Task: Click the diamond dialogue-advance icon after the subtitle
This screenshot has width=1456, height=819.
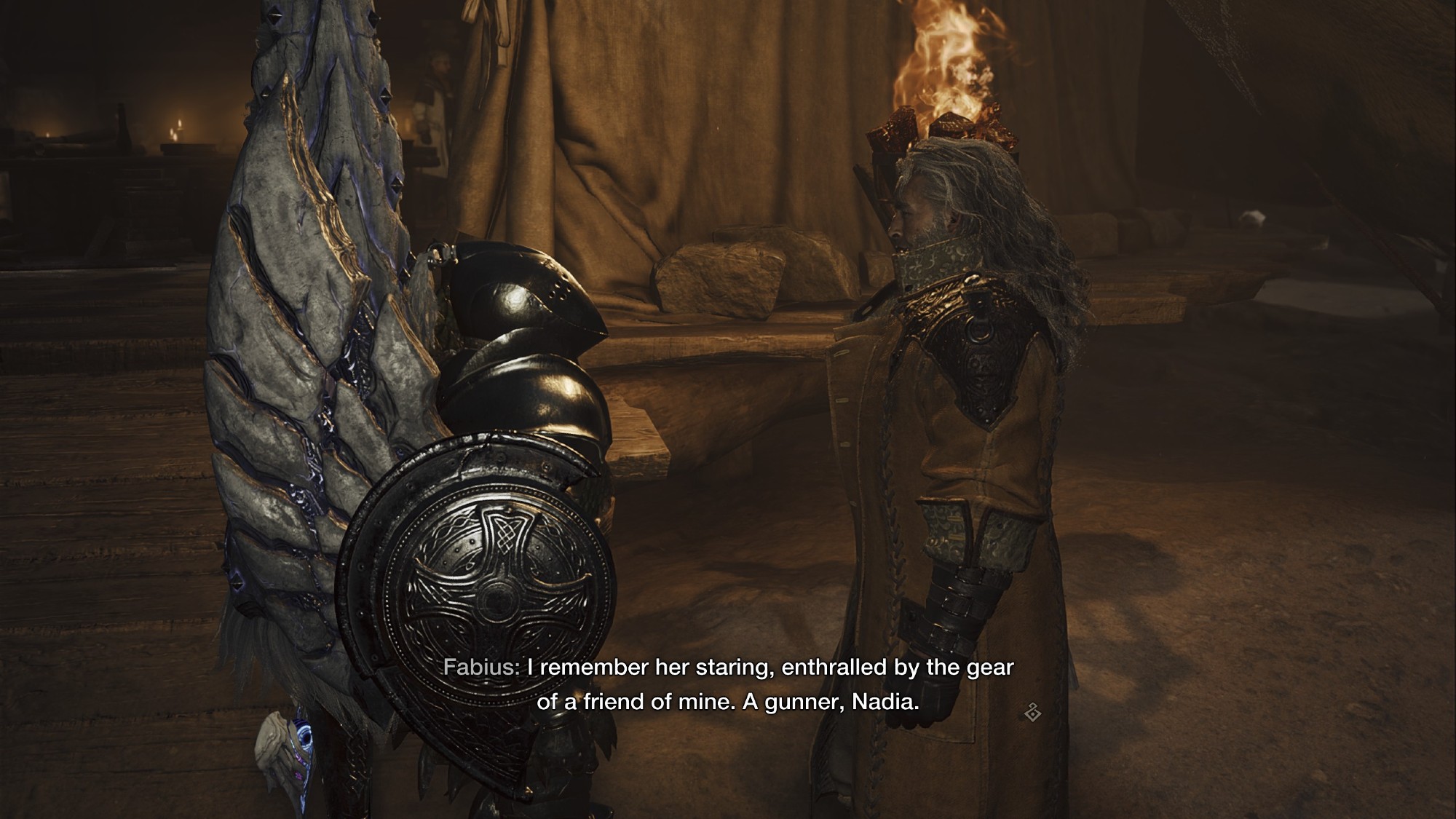Action: [1032, 712]
